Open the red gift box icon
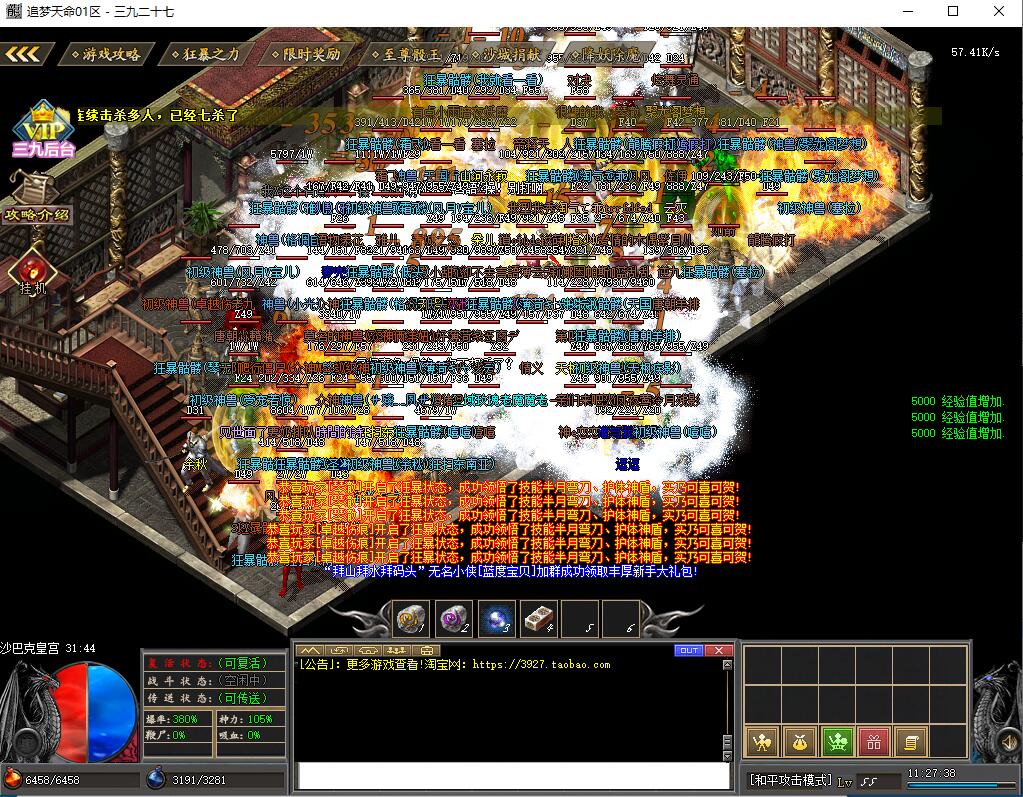Viewport: 1023px width, 797px height. pyautogui.click(x=872, y=742)
